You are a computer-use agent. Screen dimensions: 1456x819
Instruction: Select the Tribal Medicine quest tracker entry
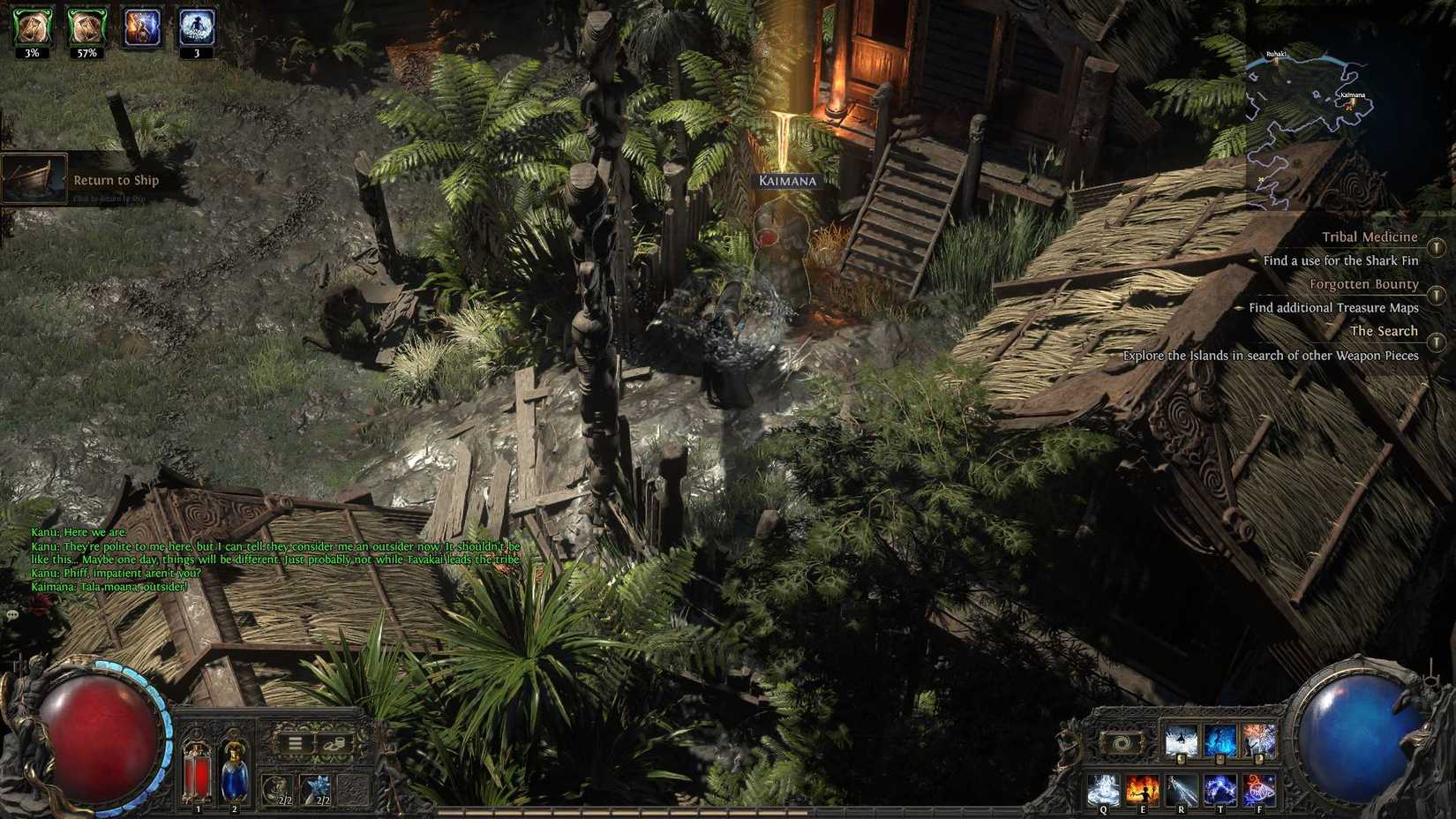1369,237
